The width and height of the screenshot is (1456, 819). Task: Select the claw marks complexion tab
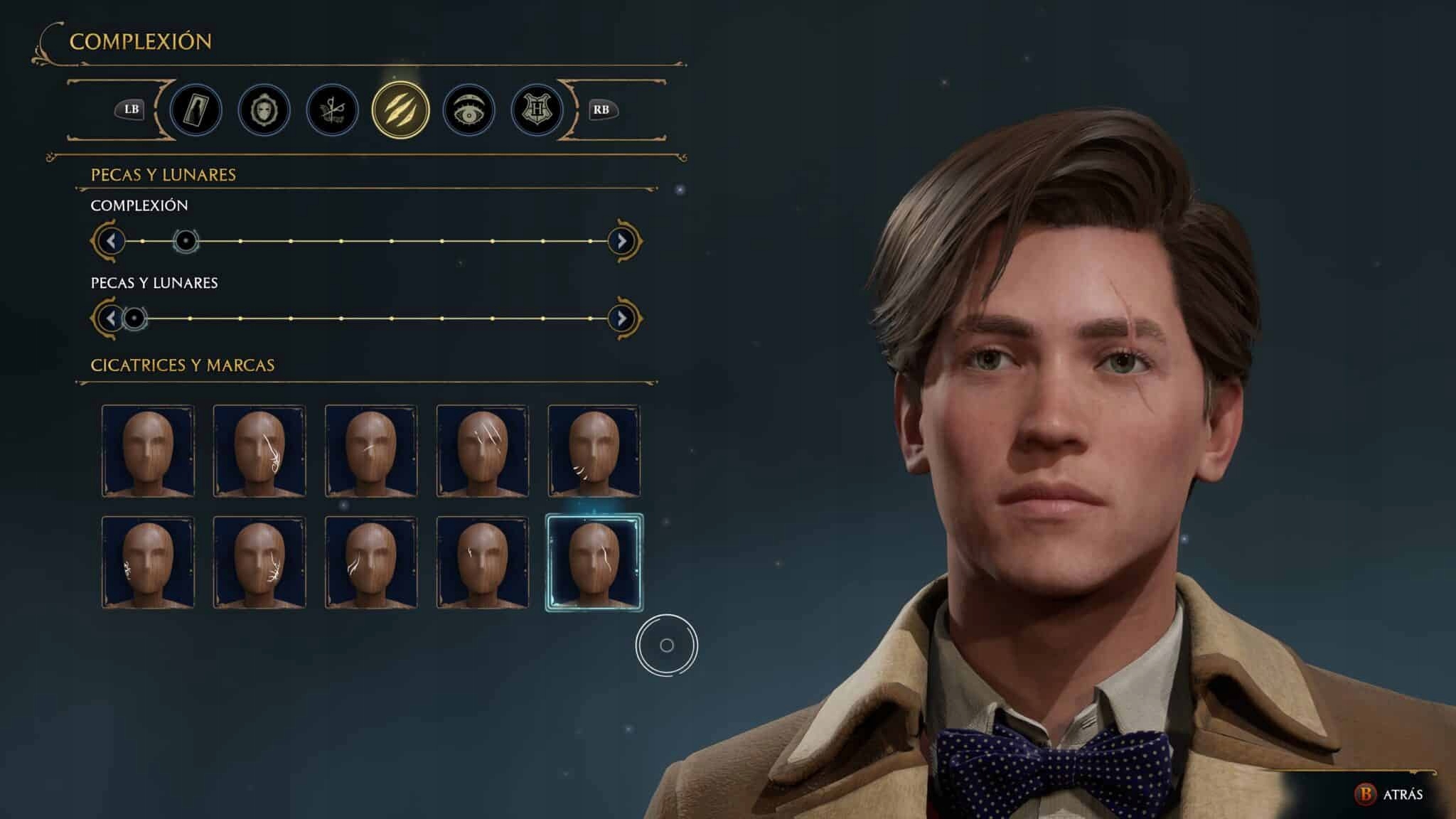pos(400,110)
